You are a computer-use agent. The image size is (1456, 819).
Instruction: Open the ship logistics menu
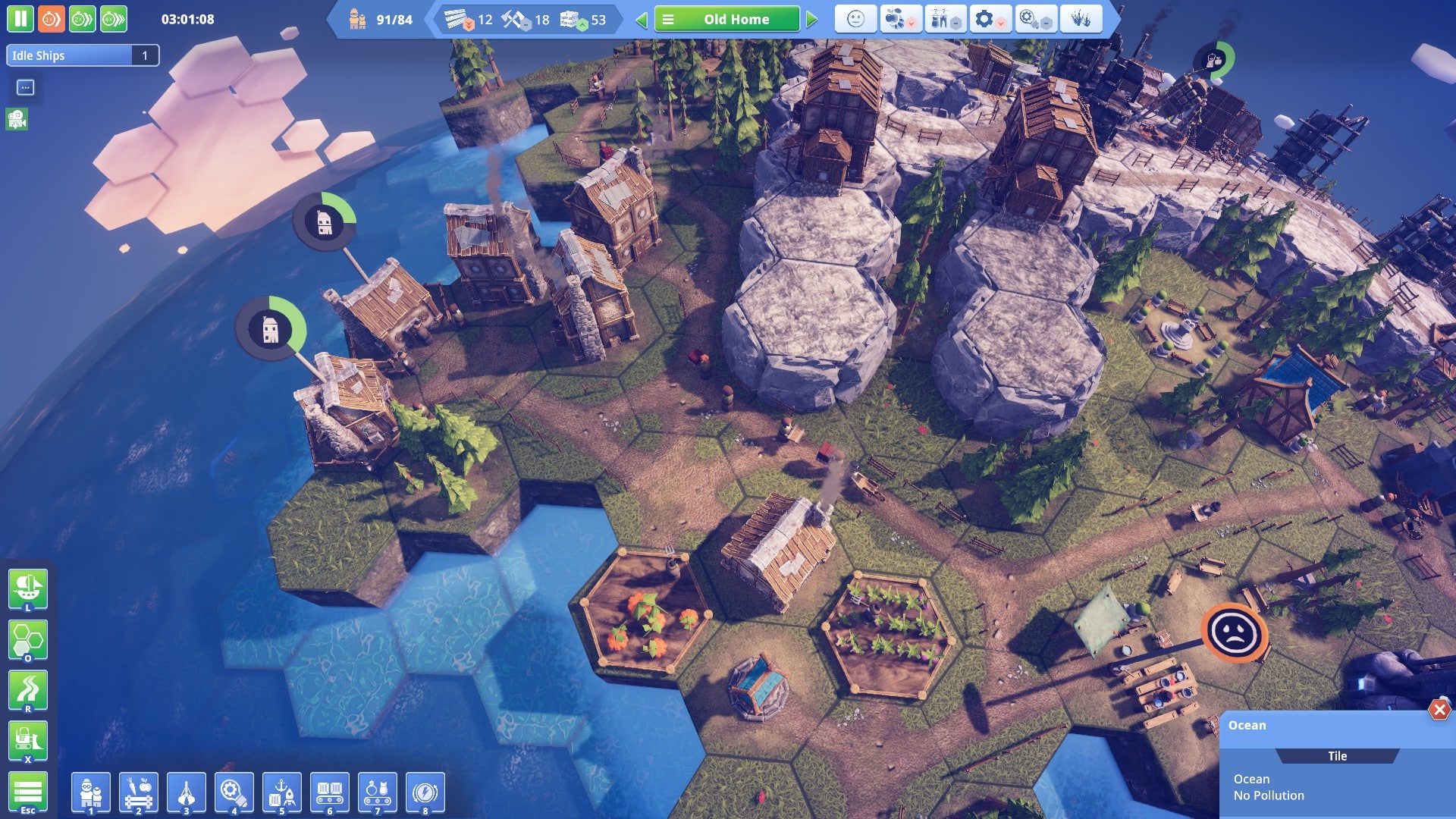(28, 588)
